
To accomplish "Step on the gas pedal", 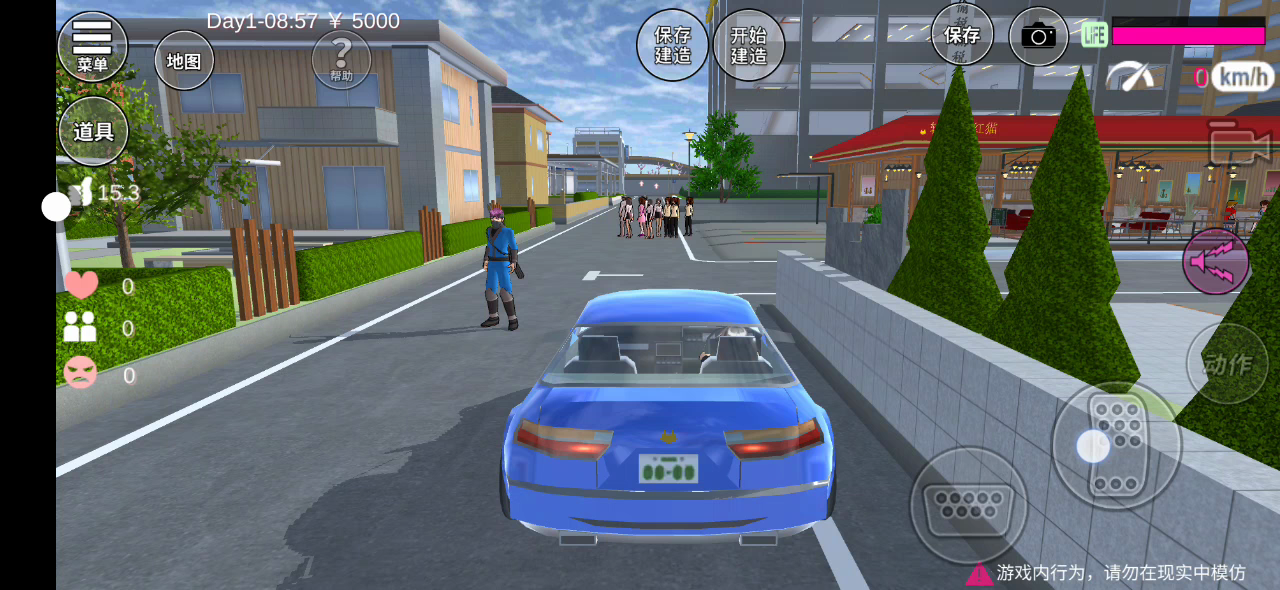I will pyautogui.click(x=1116, y=445).
